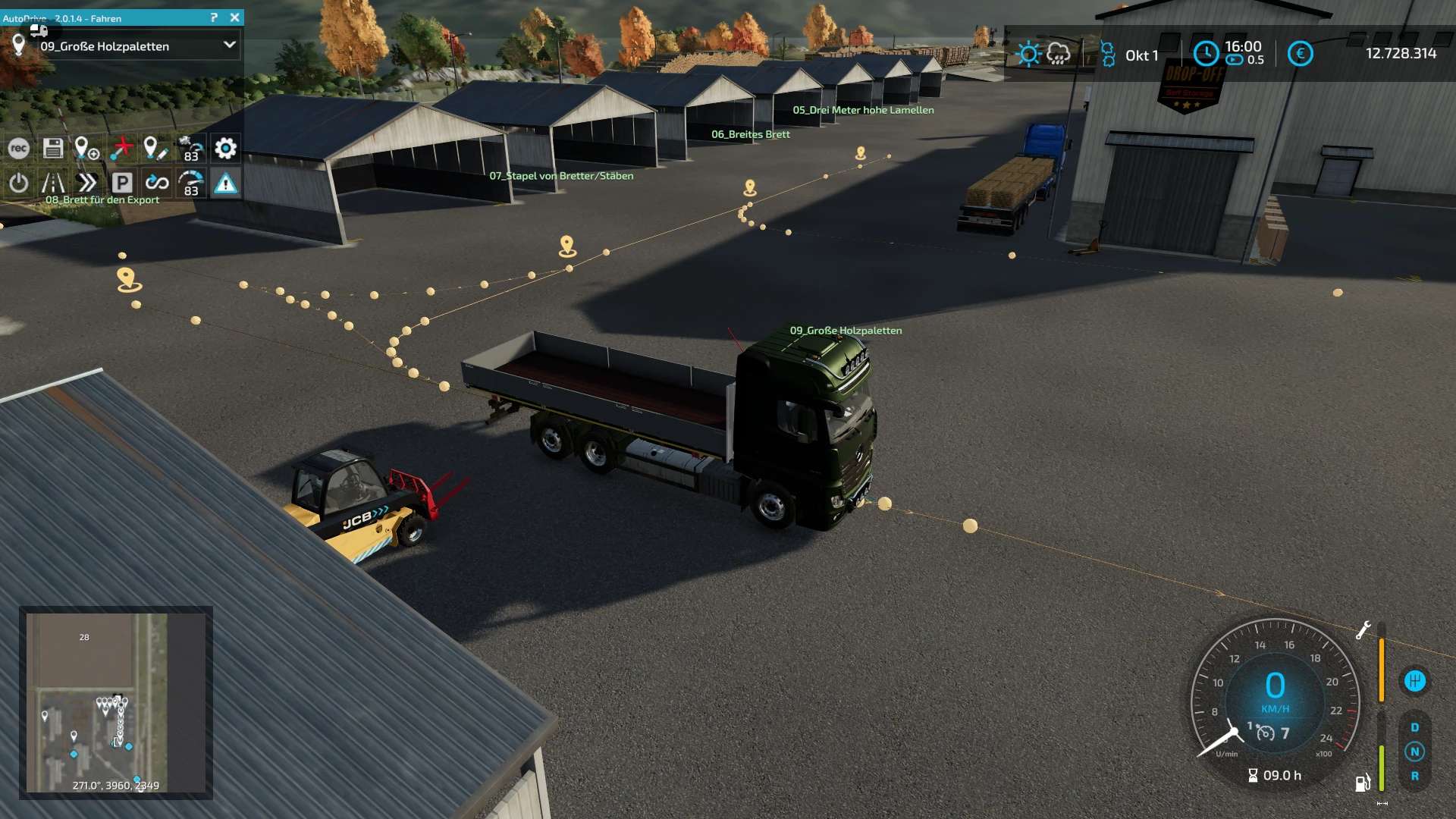
Task: Click the double chevron arrows icon
Action: click(x=87, y=183)
